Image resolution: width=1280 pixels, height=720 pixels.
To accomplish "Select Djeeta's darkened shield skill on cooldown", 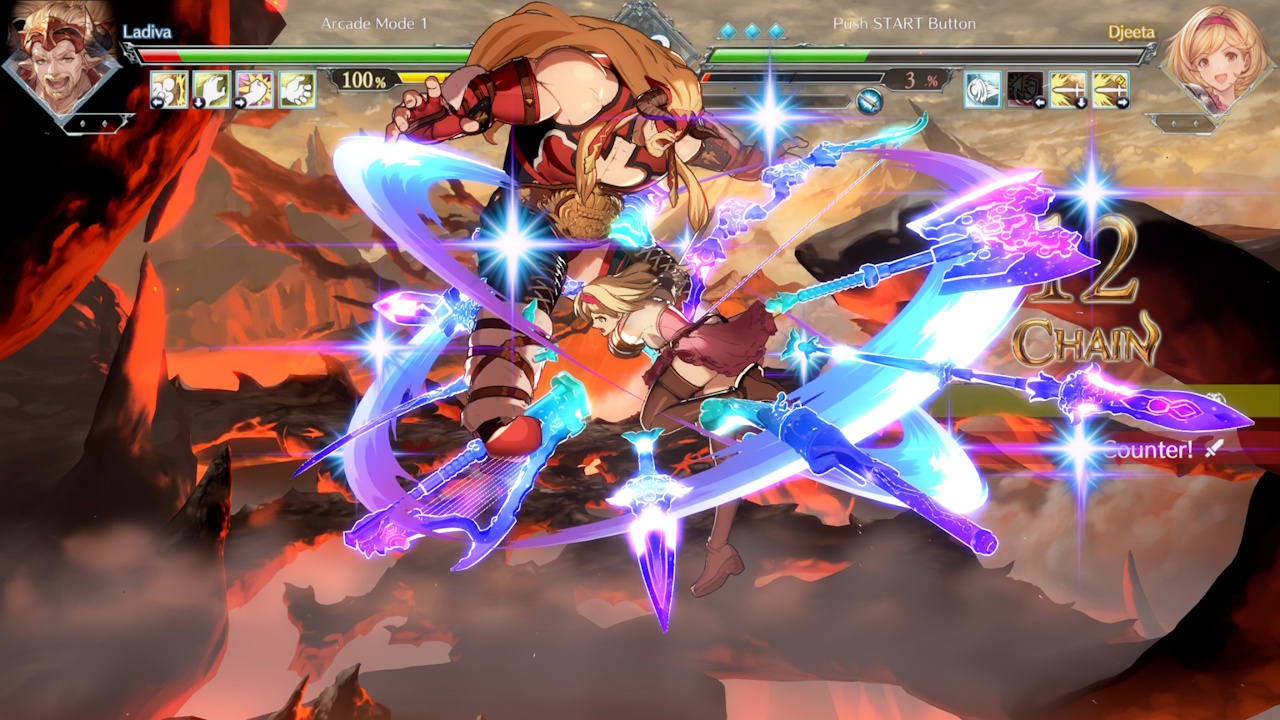I will click(x=1025, y=89).
